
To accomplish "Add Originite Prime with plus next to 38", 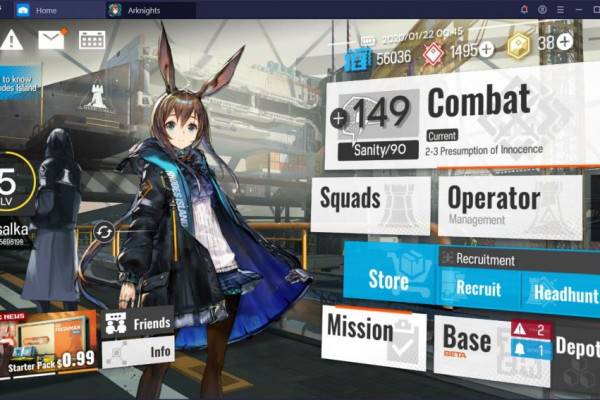I will (565, 41).
